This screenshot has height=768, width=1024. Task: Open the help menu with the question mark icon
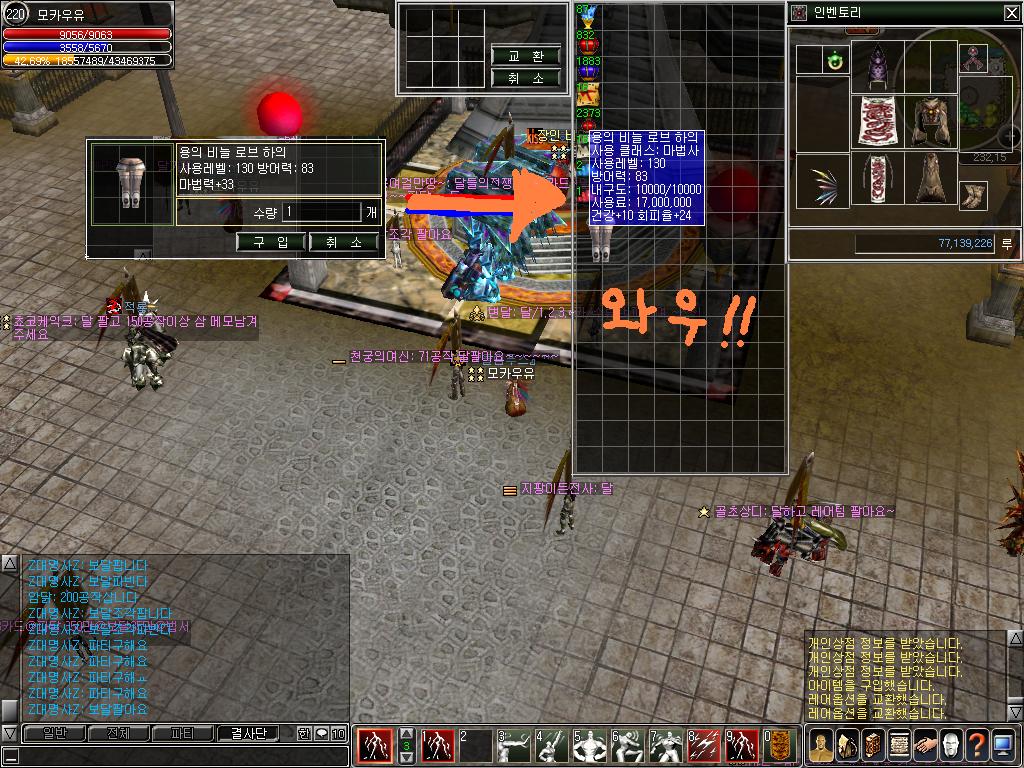(x=976, y=745)
